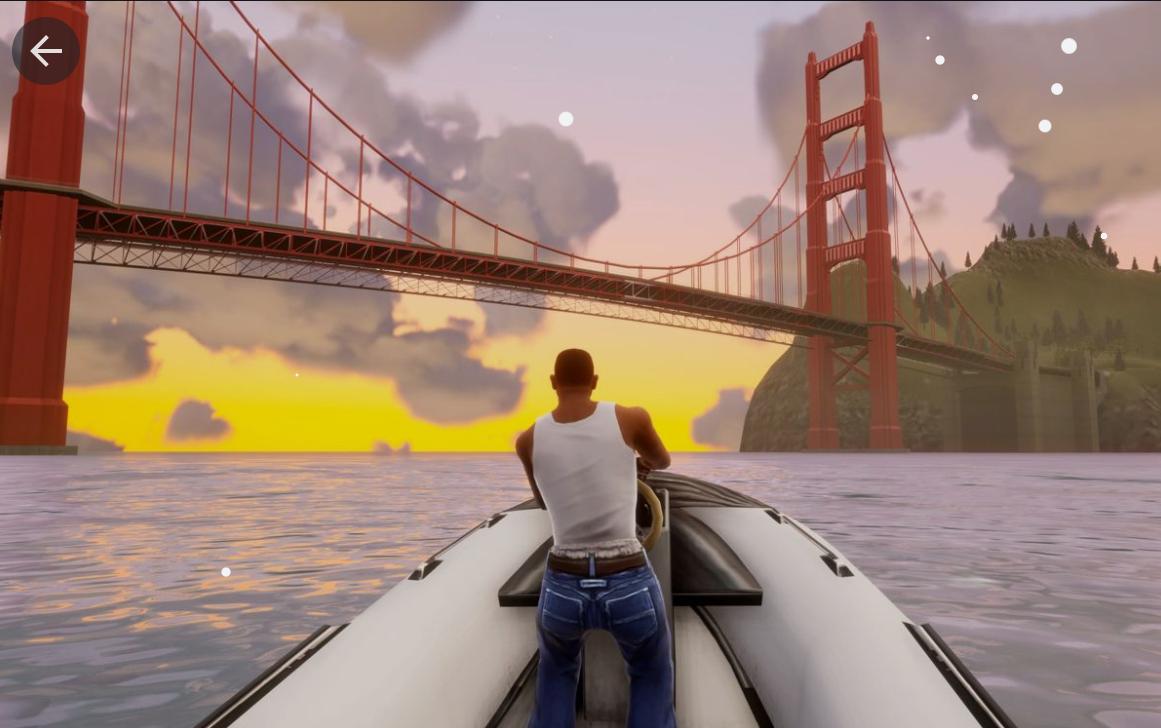Viewport: 1161px width, 728px height.
Task: Tap the back arrow button
Action: [x=46, y=51]
